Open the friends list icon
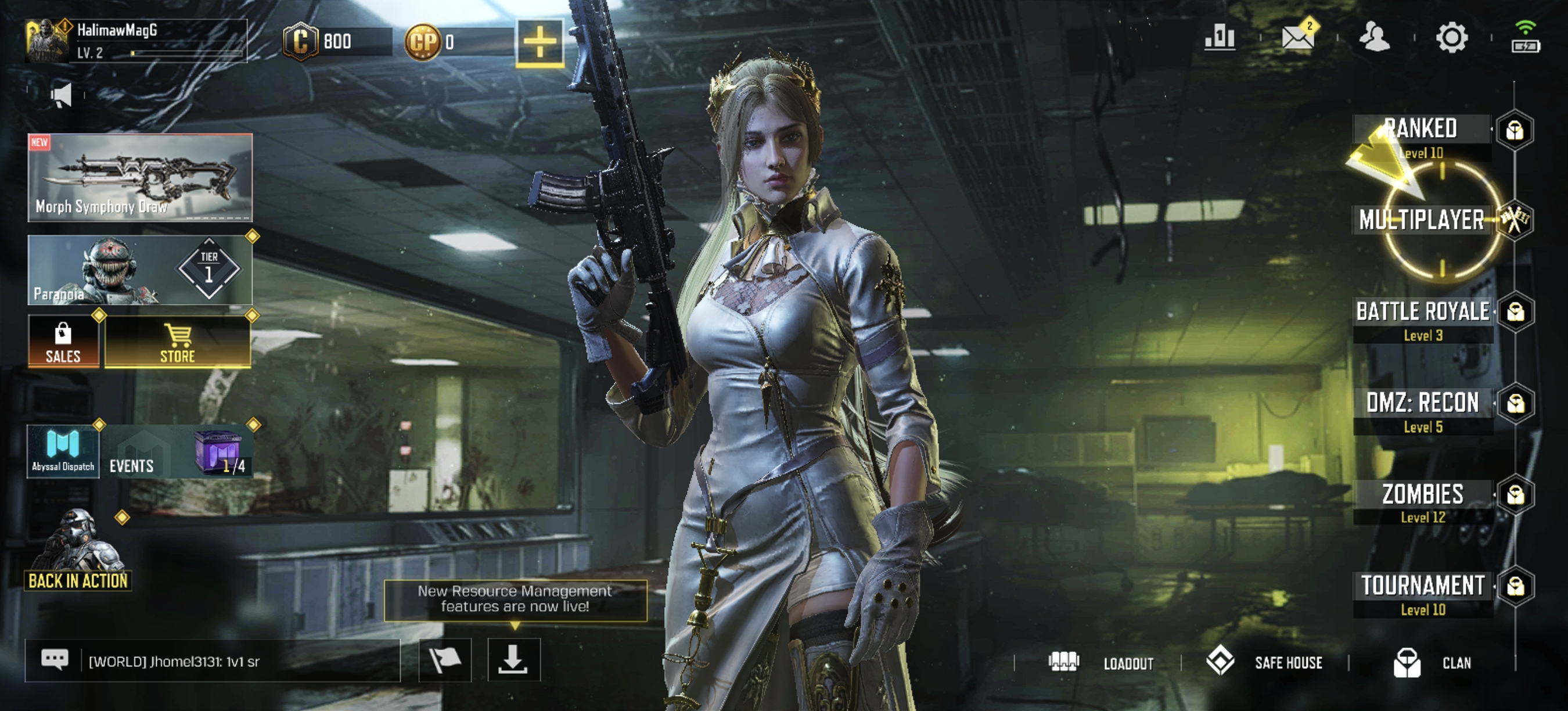Viewport: 1568px width, 711px height. click(1375, 38)
